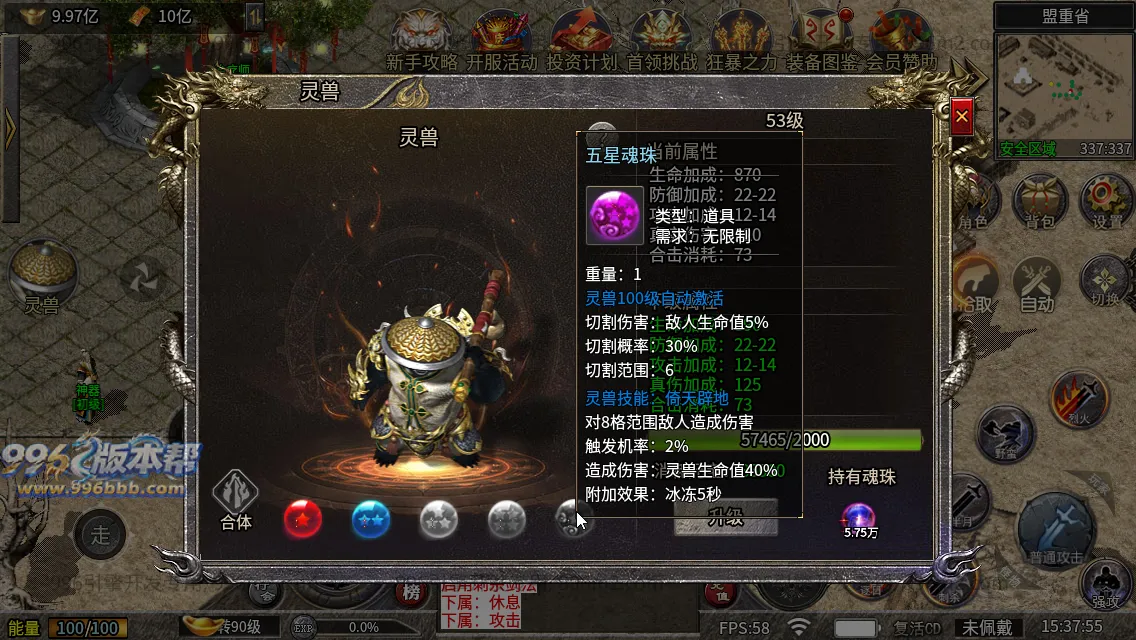Activate the 合体 merge button
Screen dimensions: 1136x640
tap(236, 500)
